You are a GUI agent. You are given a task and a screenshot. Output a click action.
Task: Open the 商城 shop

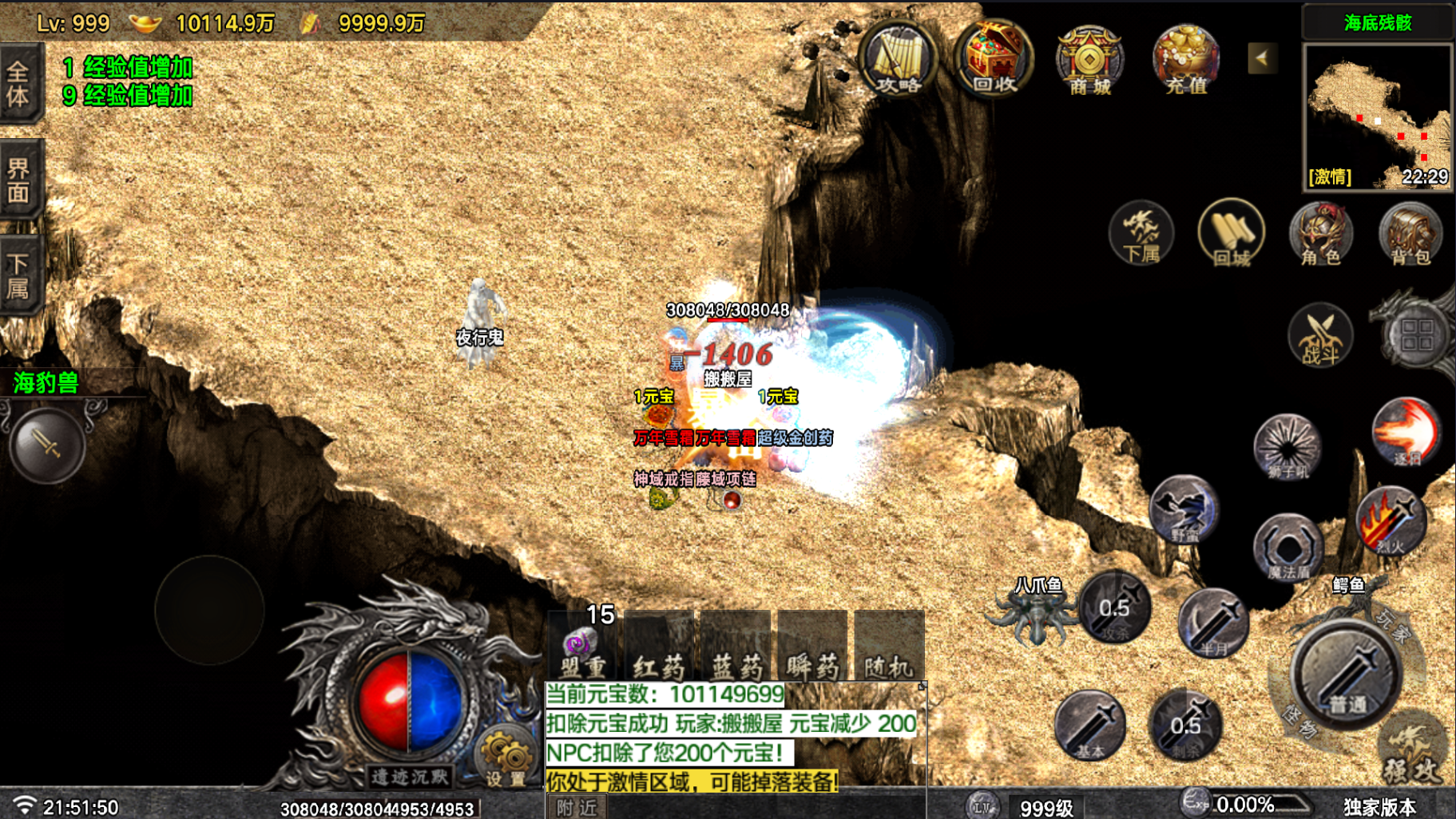click(1090, 61)
